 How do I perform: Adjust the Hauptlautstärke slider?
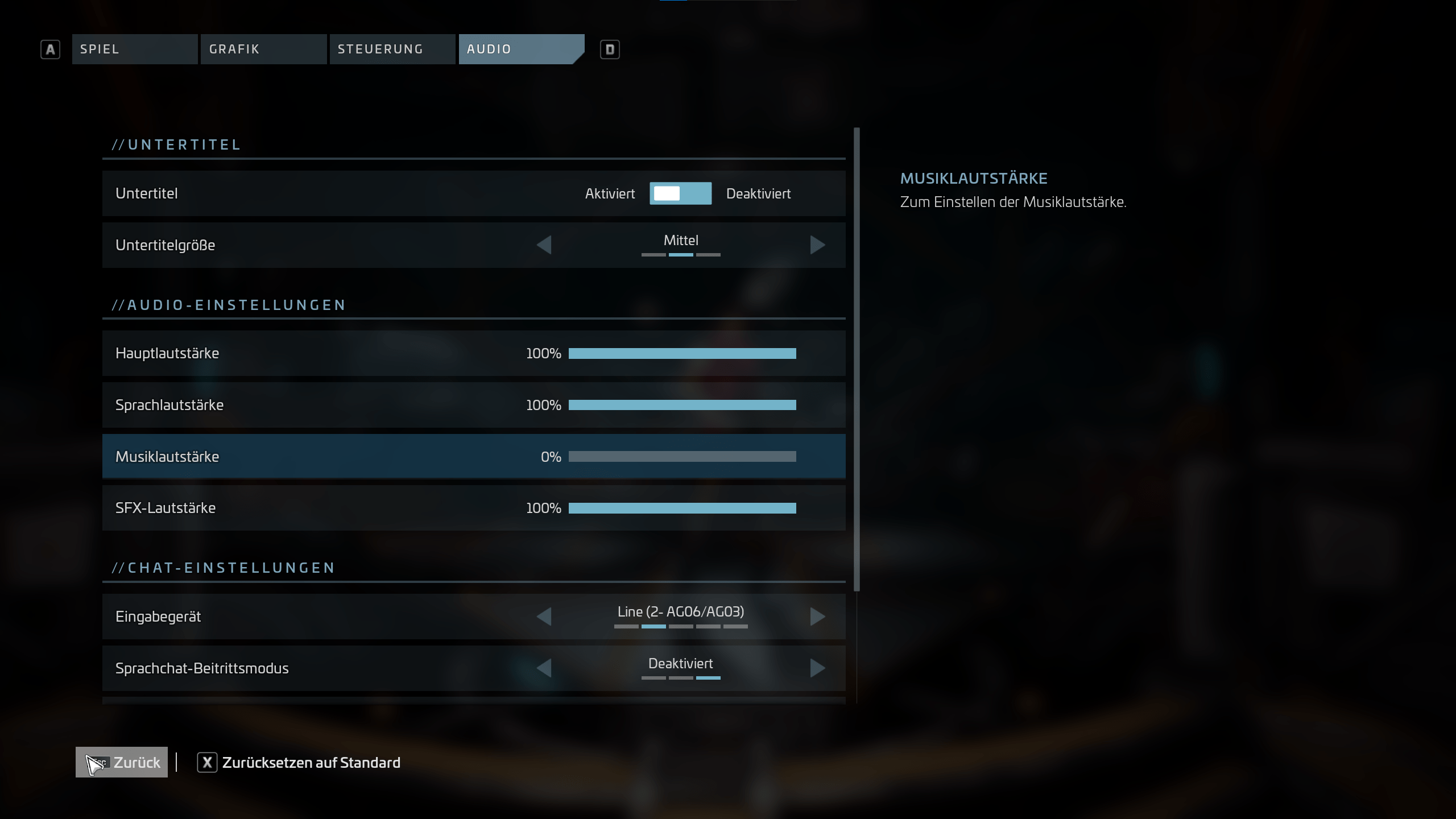point(682,354)
